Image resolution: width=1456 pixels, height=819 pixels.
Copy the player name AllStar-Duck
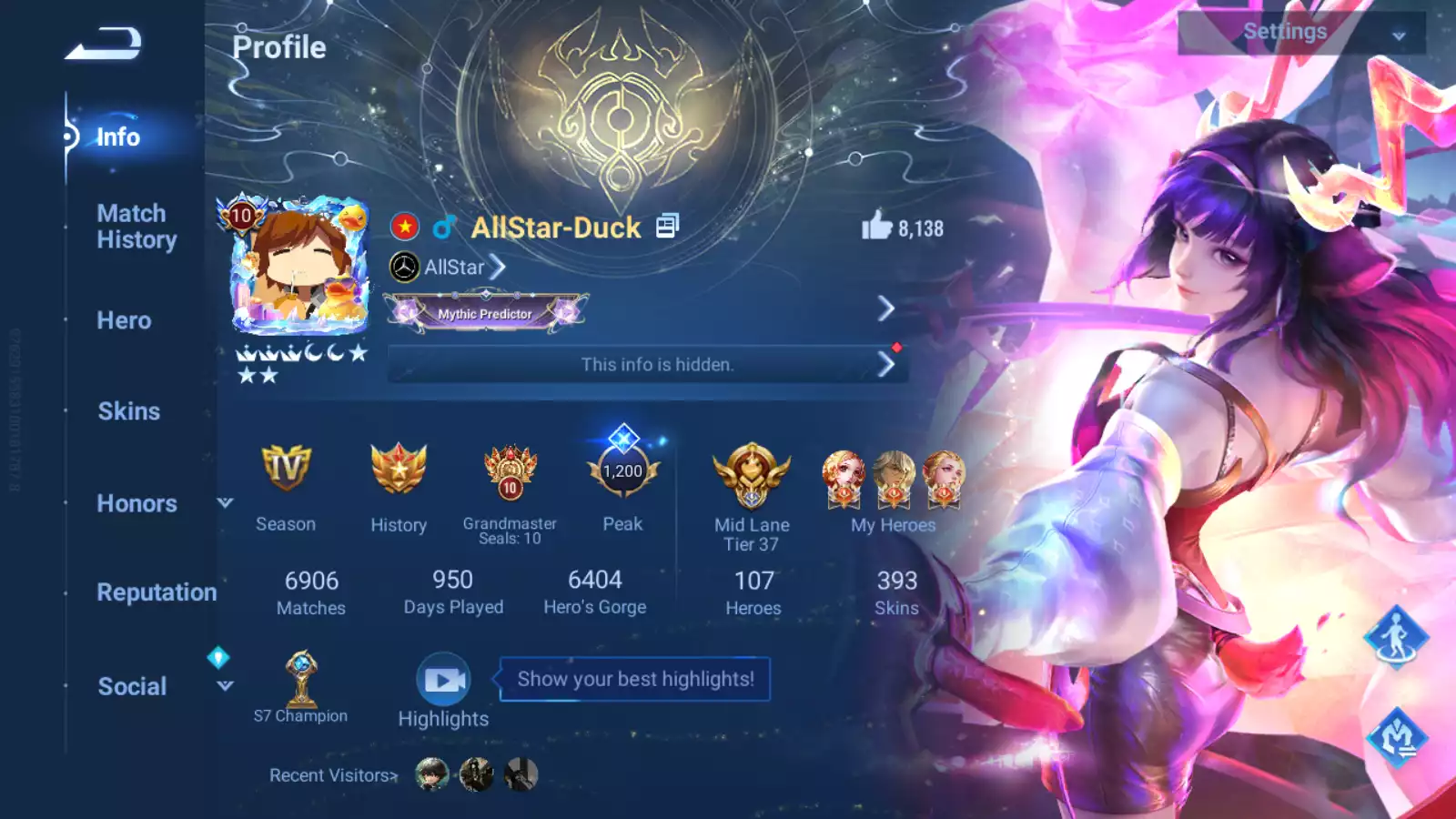point(668,226)
